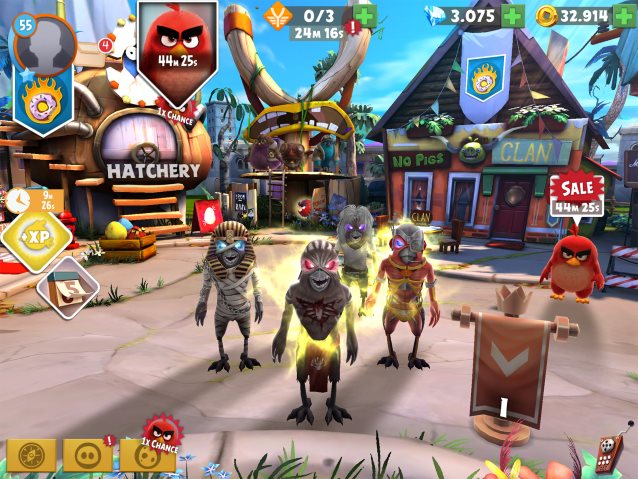The image size is (638, 479).
Task: Open the egg button with 1x Chance
Action: [147, 455]
